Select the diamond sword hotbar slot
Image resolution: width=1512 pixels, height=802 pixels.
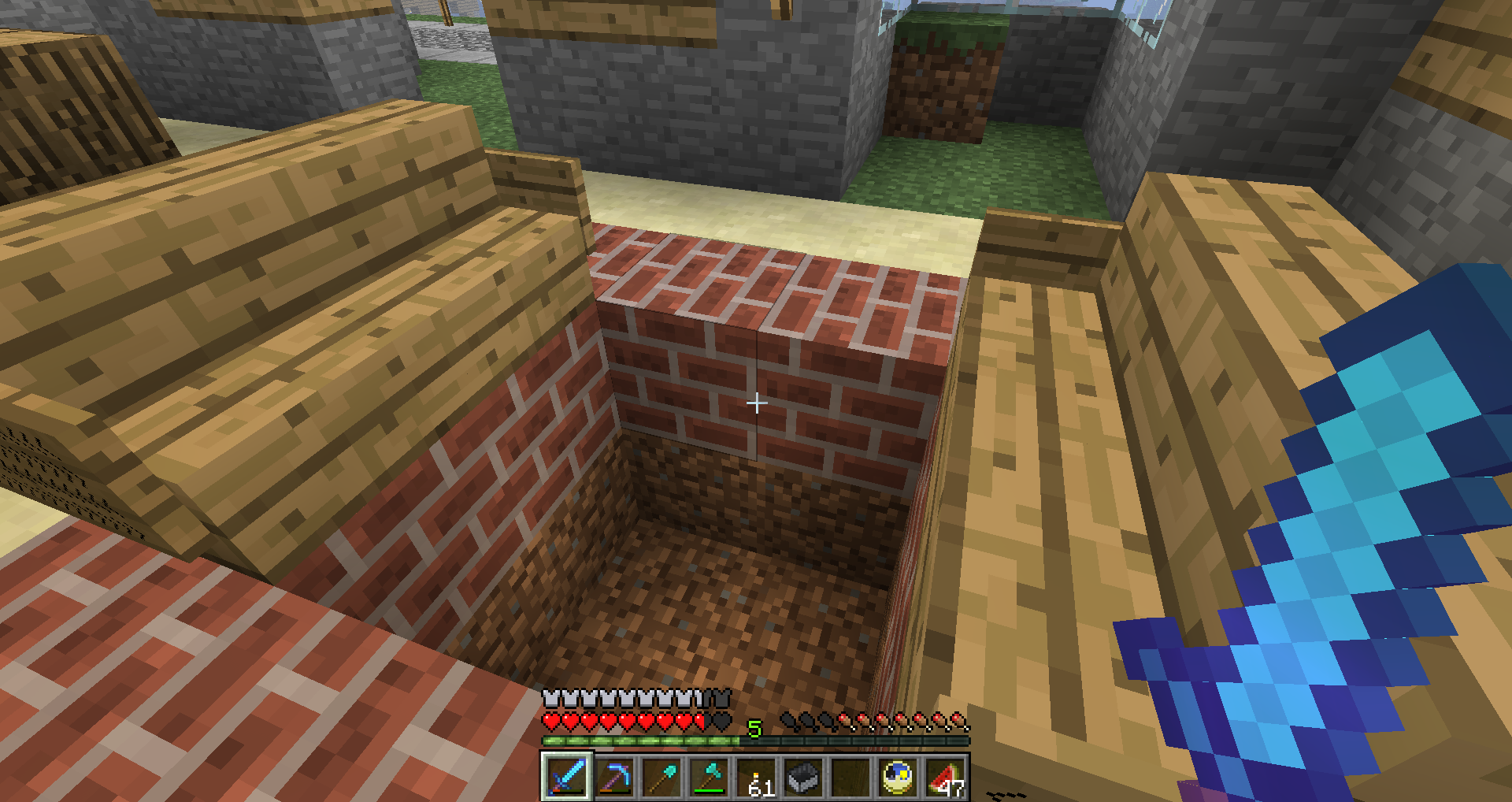[x=566, y=777]
